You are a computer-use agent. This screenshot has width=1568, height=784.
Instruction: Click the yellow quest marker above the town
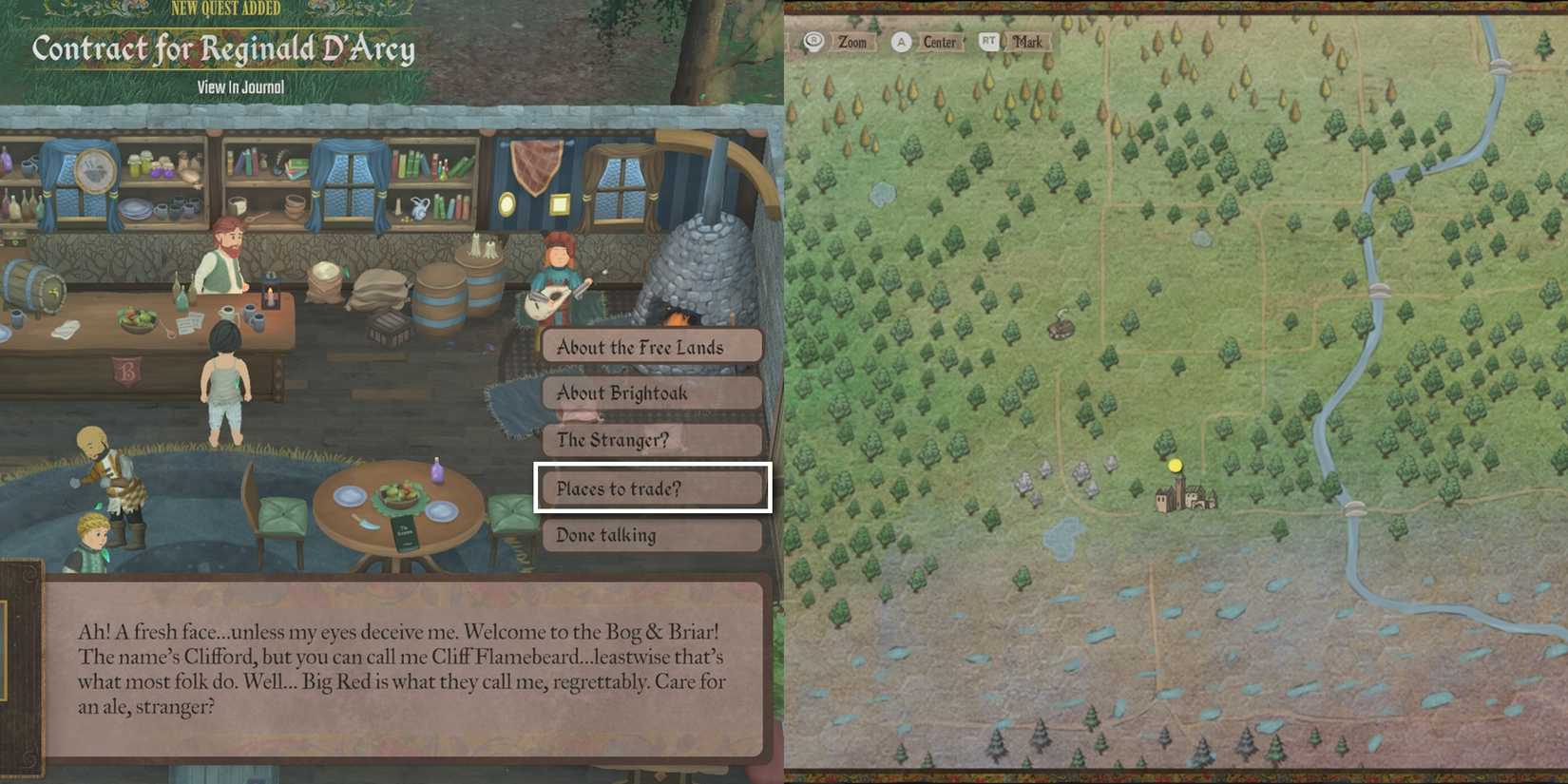1176,465
